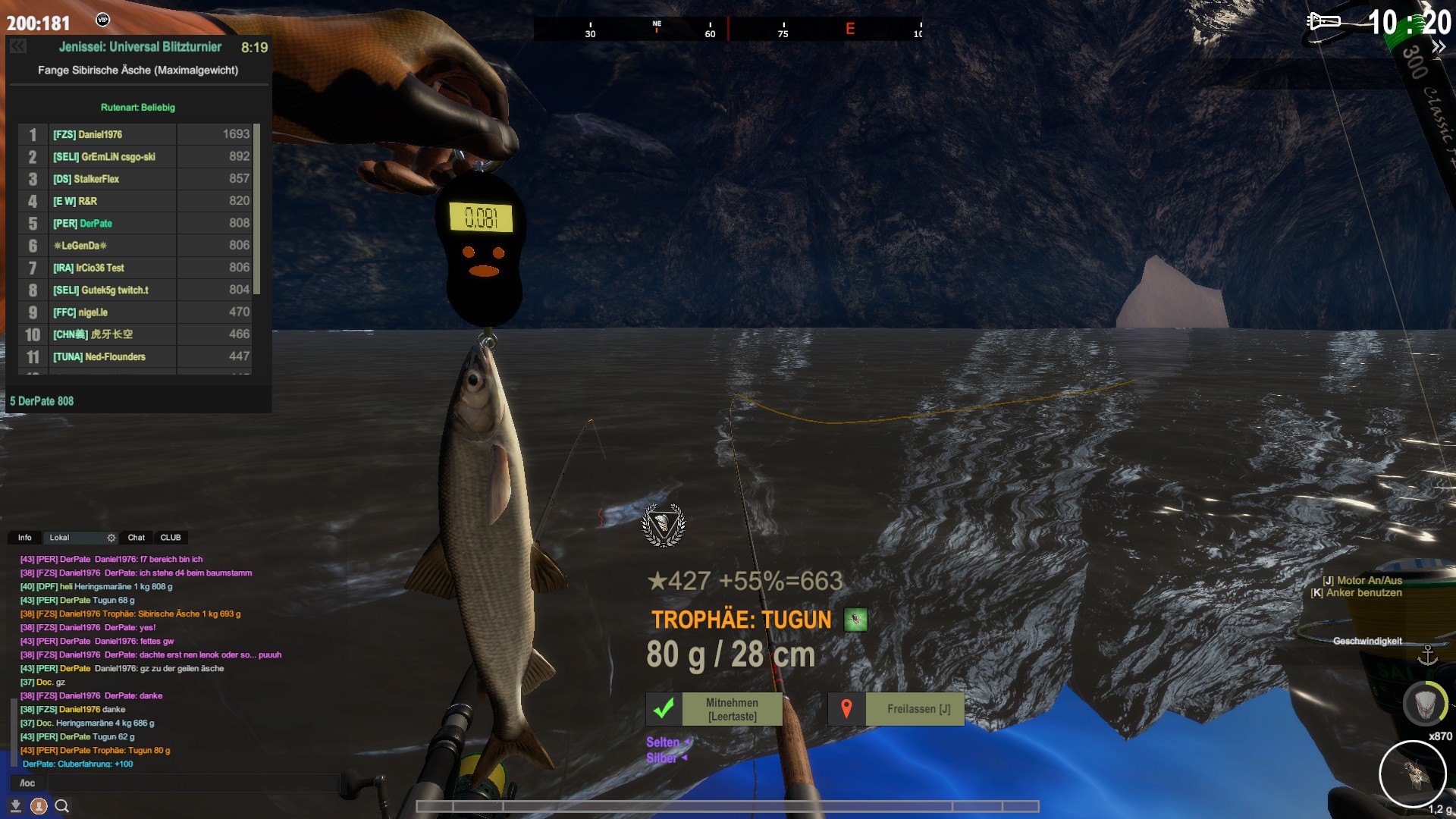Expand the double-arrow panel under the clock
The height and width of the screenshot is (819, 1456).
(x=1438, y=47)
